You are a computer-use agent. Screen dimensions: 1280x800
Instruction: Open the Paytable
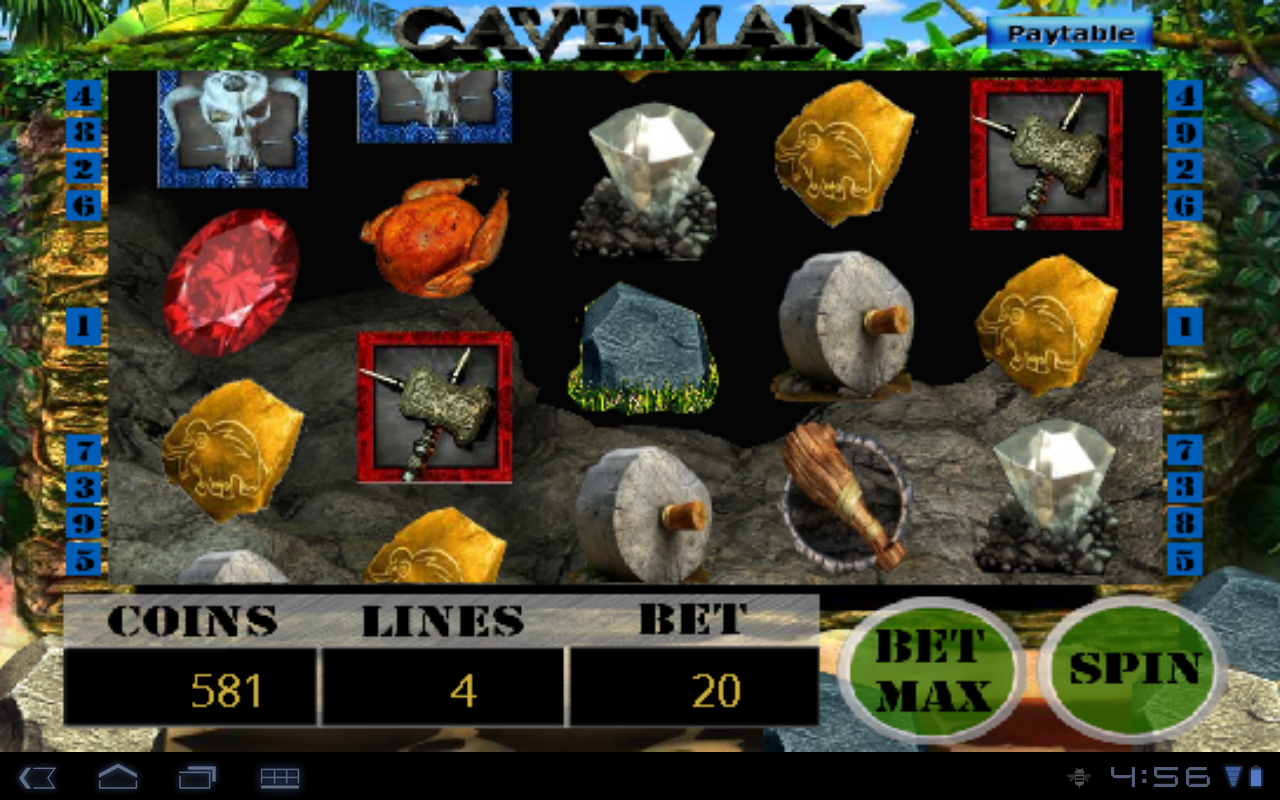1069,31
